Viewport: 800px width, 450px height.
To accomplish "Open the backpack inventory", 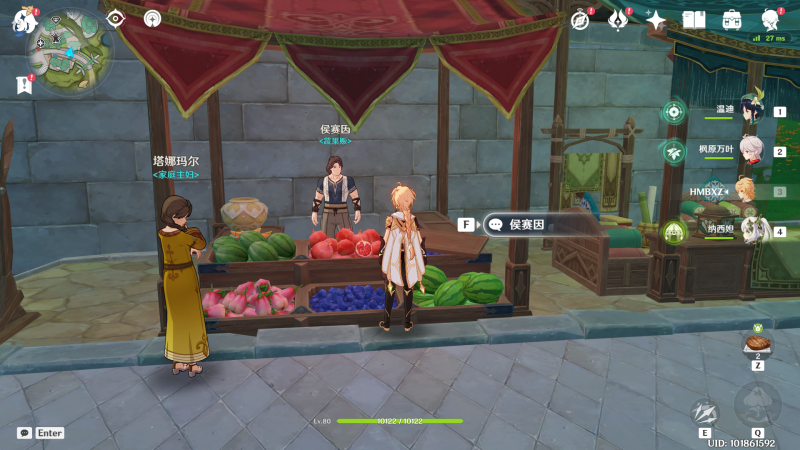I will 732,19.
